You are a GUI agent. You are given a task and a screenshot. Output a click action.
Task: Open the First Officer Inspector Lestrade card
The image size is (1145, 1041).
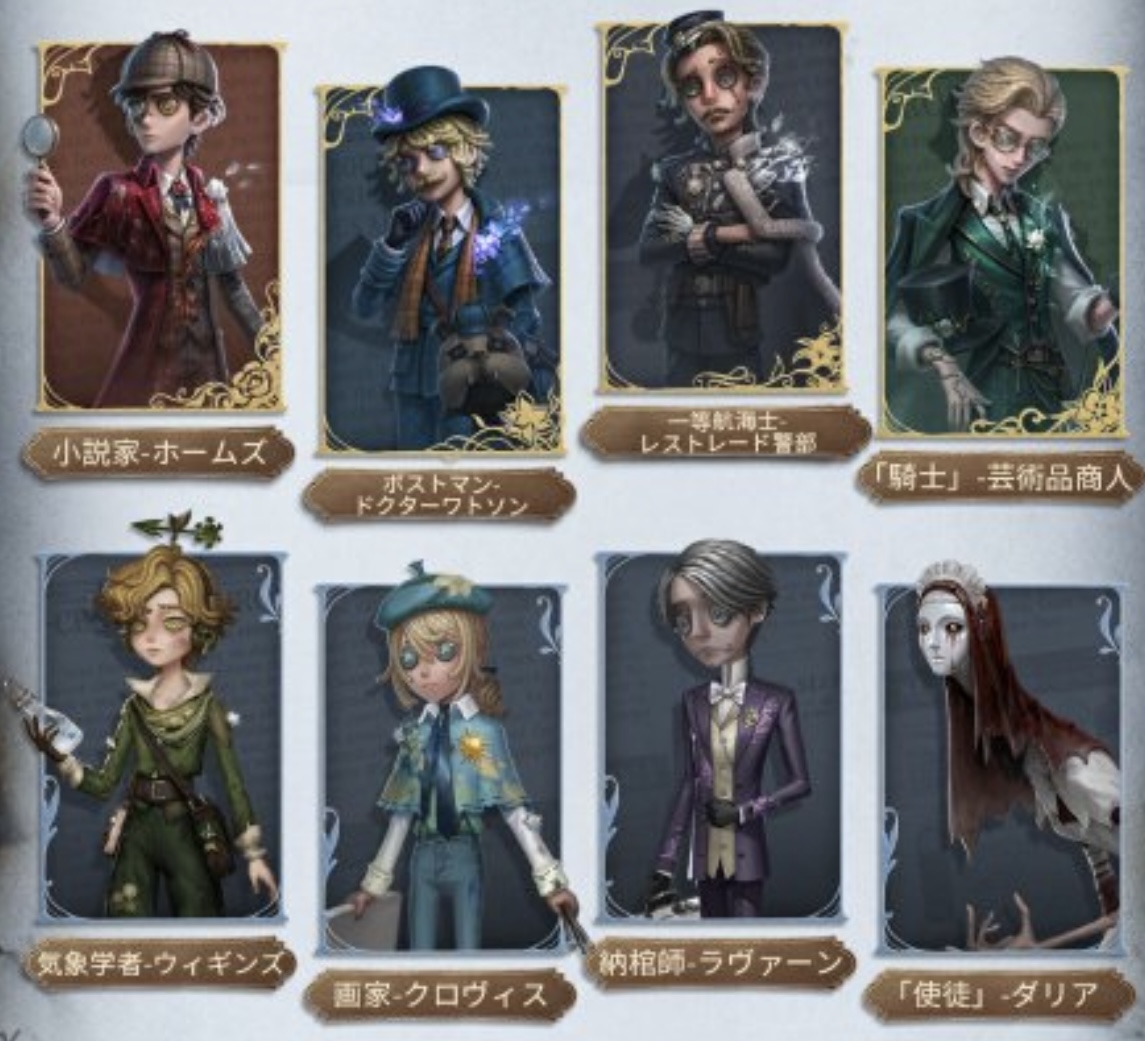coord(723,205)
